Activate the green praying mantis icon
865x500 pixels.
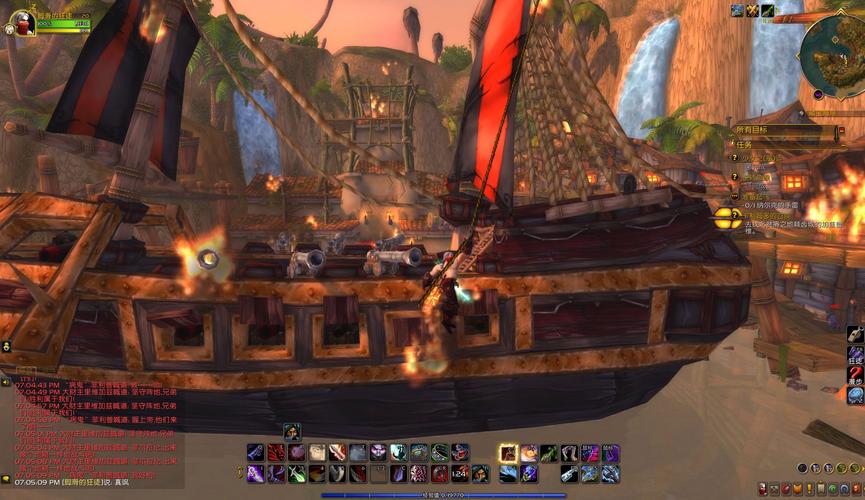549,453
